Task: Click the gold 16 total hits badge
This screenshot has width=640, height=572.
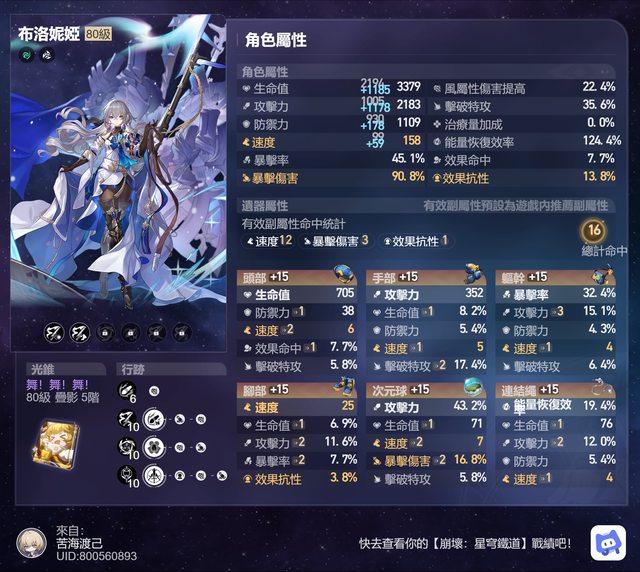Action: (594, 230)
